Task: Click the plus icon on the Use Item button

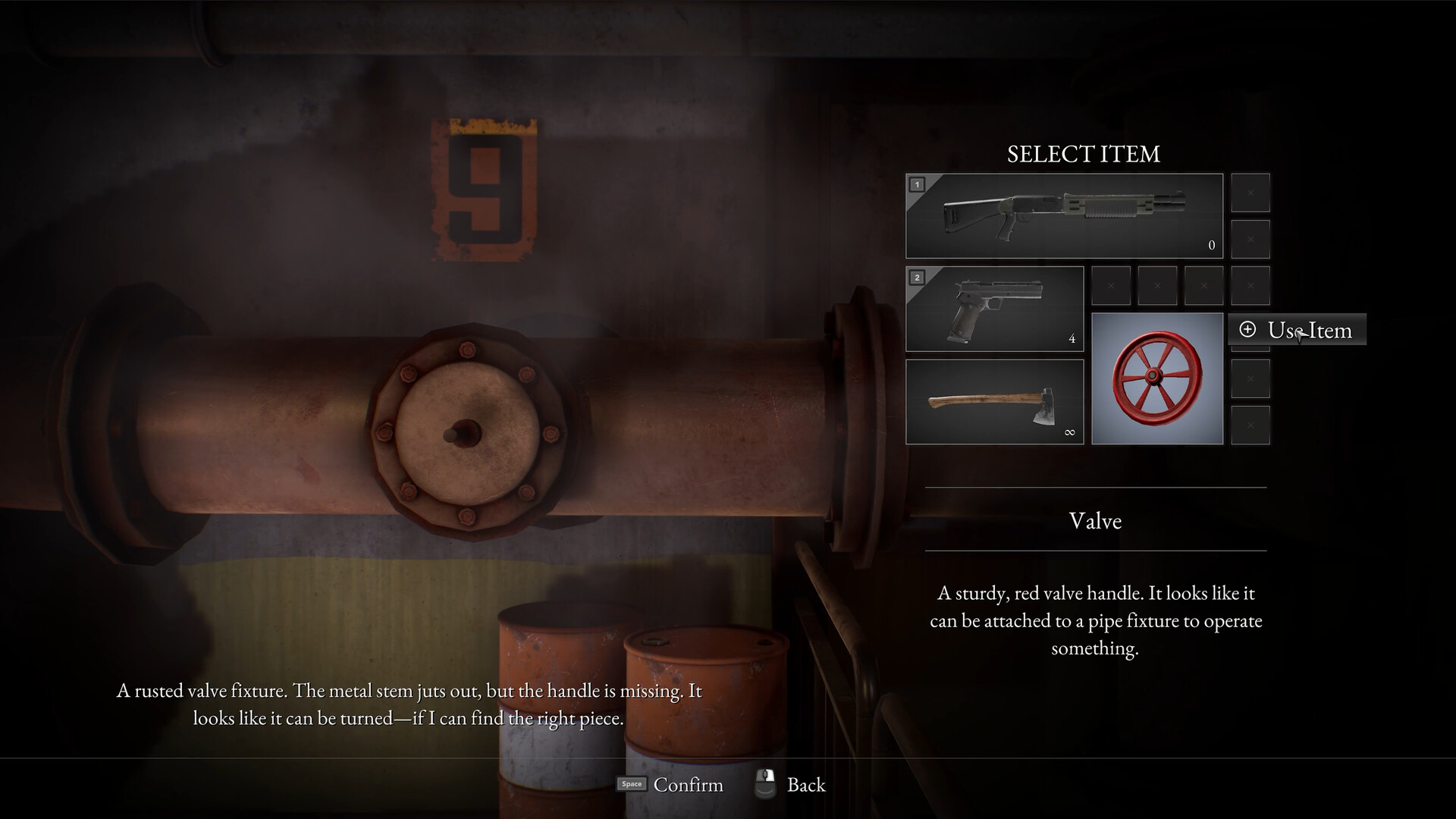Action: point(1248,330)
